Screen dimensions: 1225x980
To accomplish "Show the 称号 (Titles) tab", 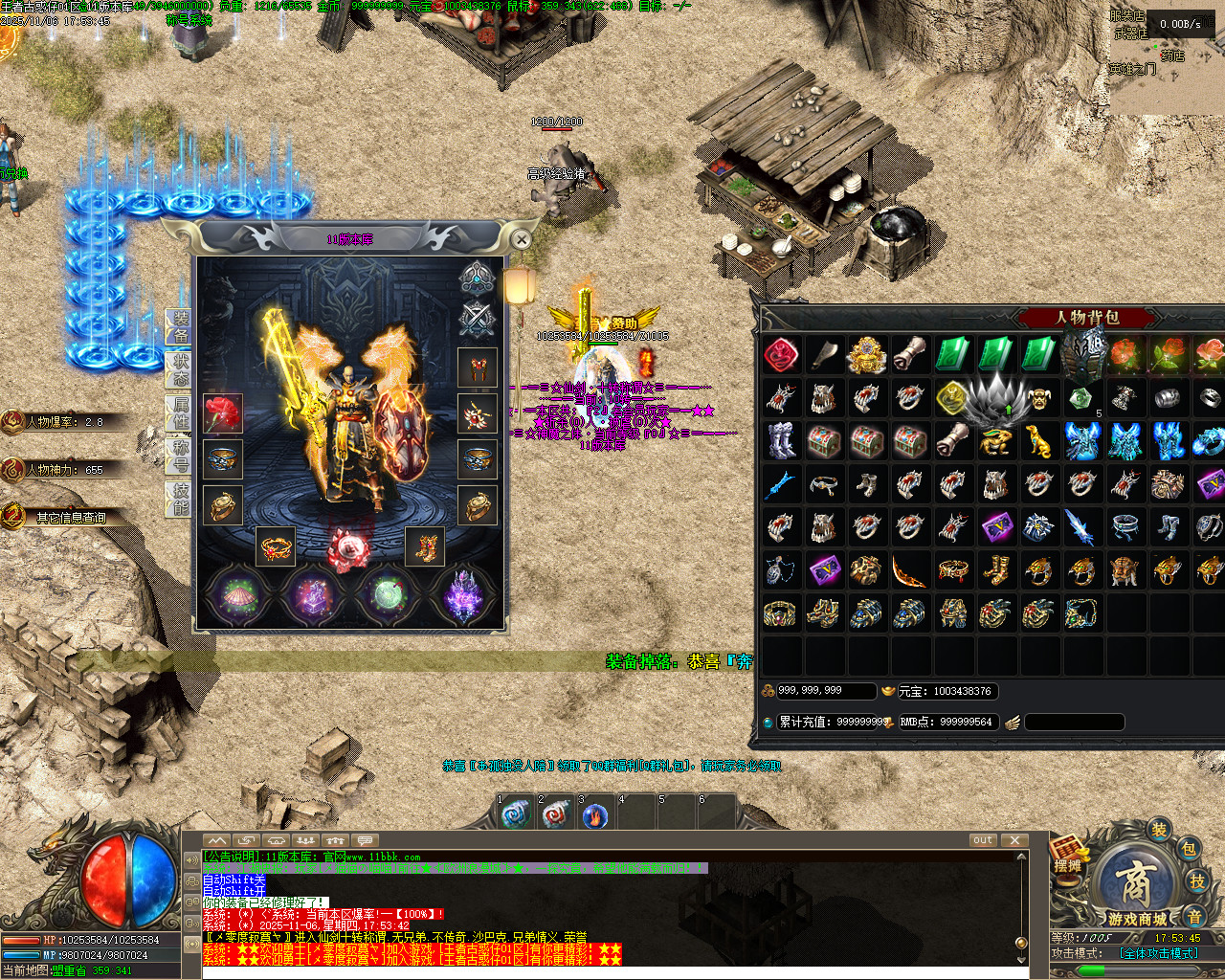I will point(180,456).
